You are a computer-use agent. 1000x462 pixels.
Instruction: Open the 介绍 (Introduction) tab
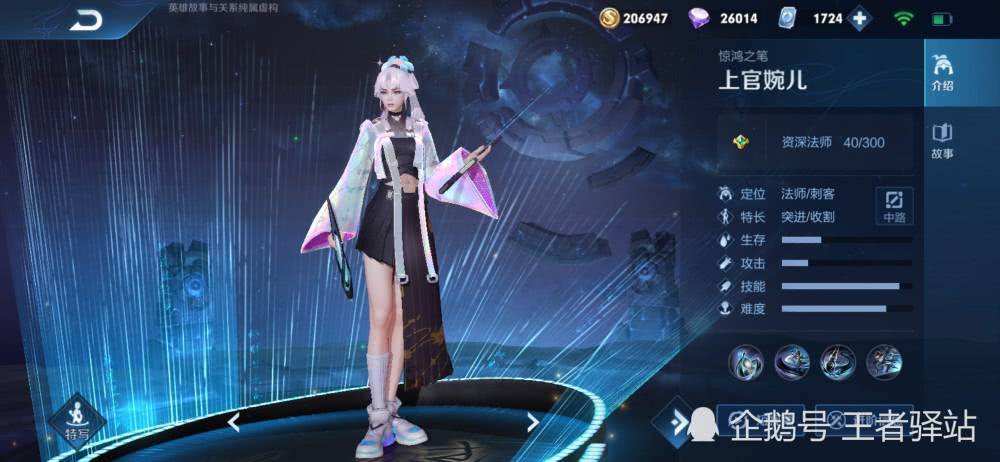(x=942, y=73)
